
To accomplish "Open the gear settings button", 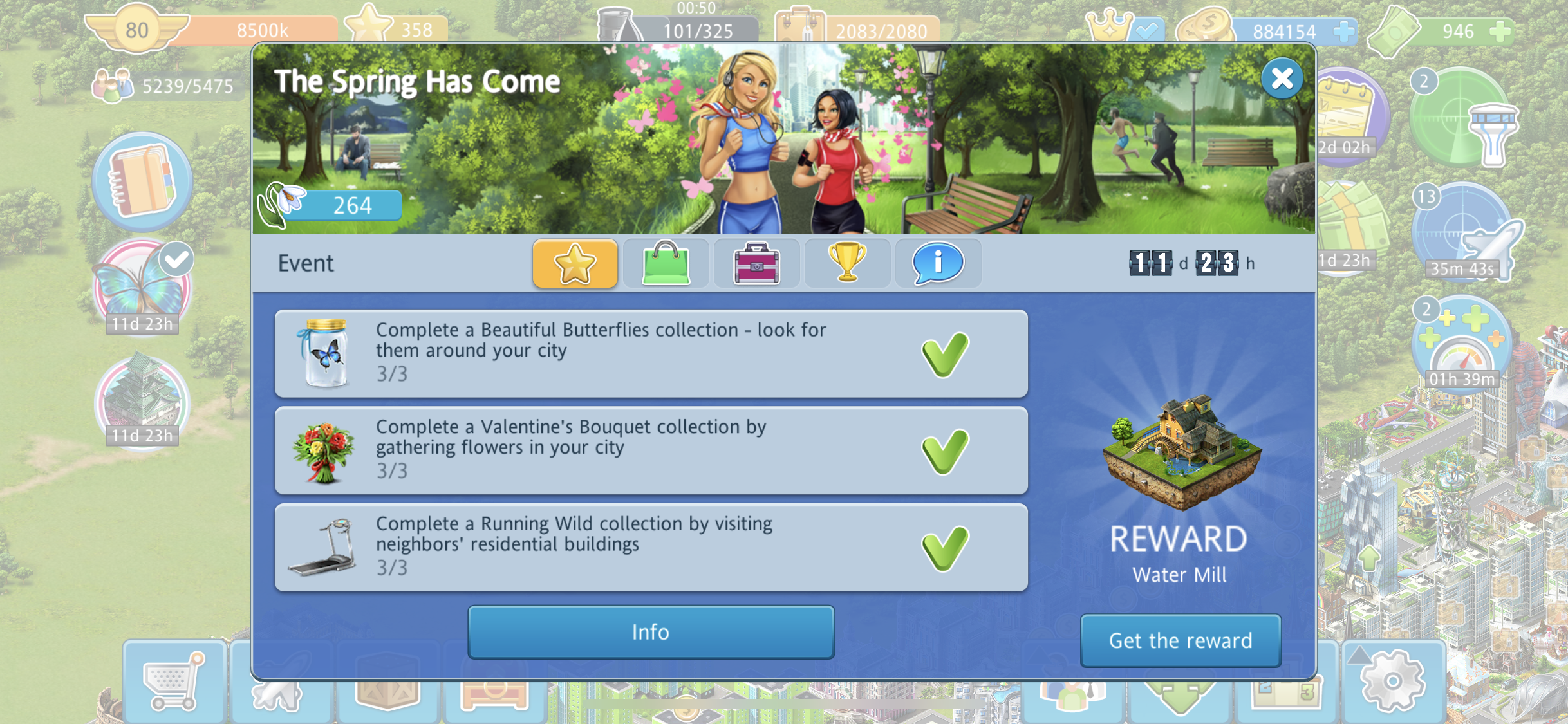I will tap(1392, 682).
